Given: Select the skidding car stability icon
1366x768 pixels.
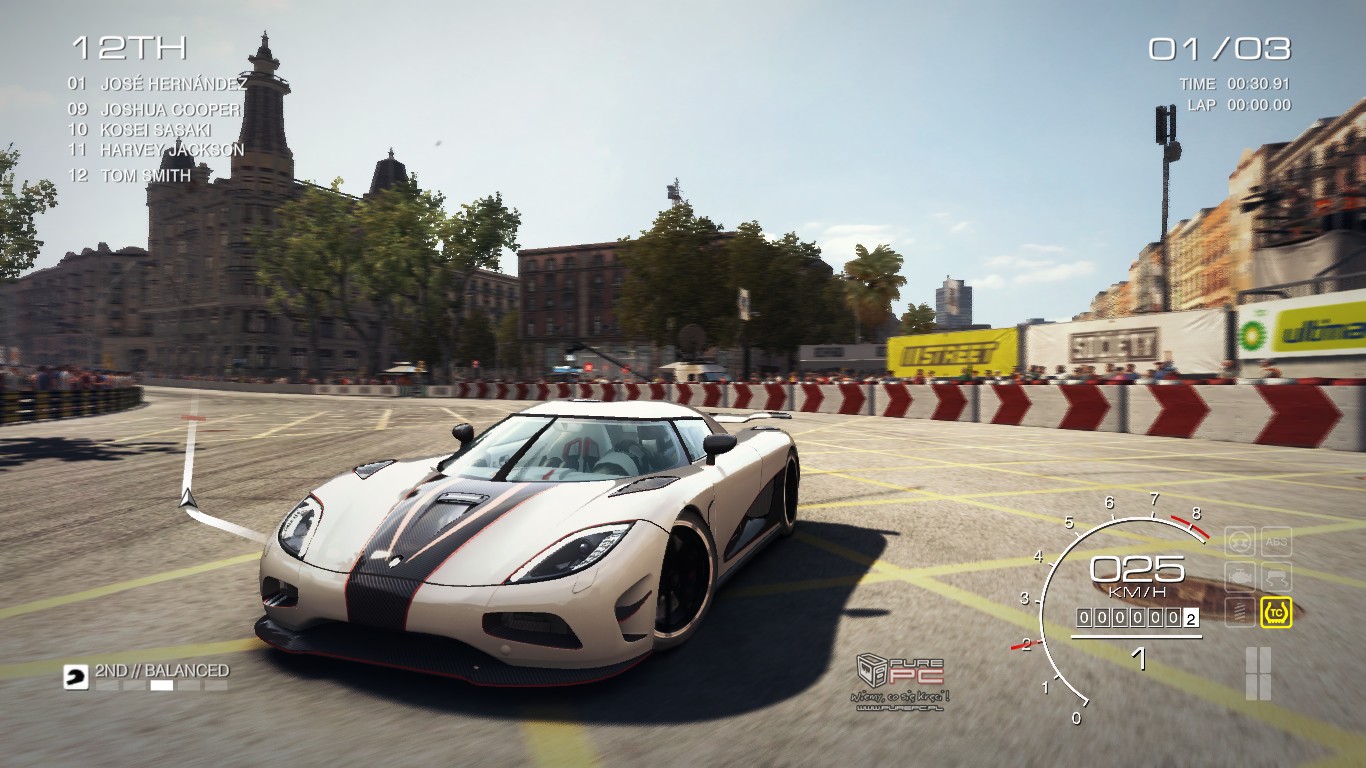Looking at the screenshot, I should [1276, 577].
